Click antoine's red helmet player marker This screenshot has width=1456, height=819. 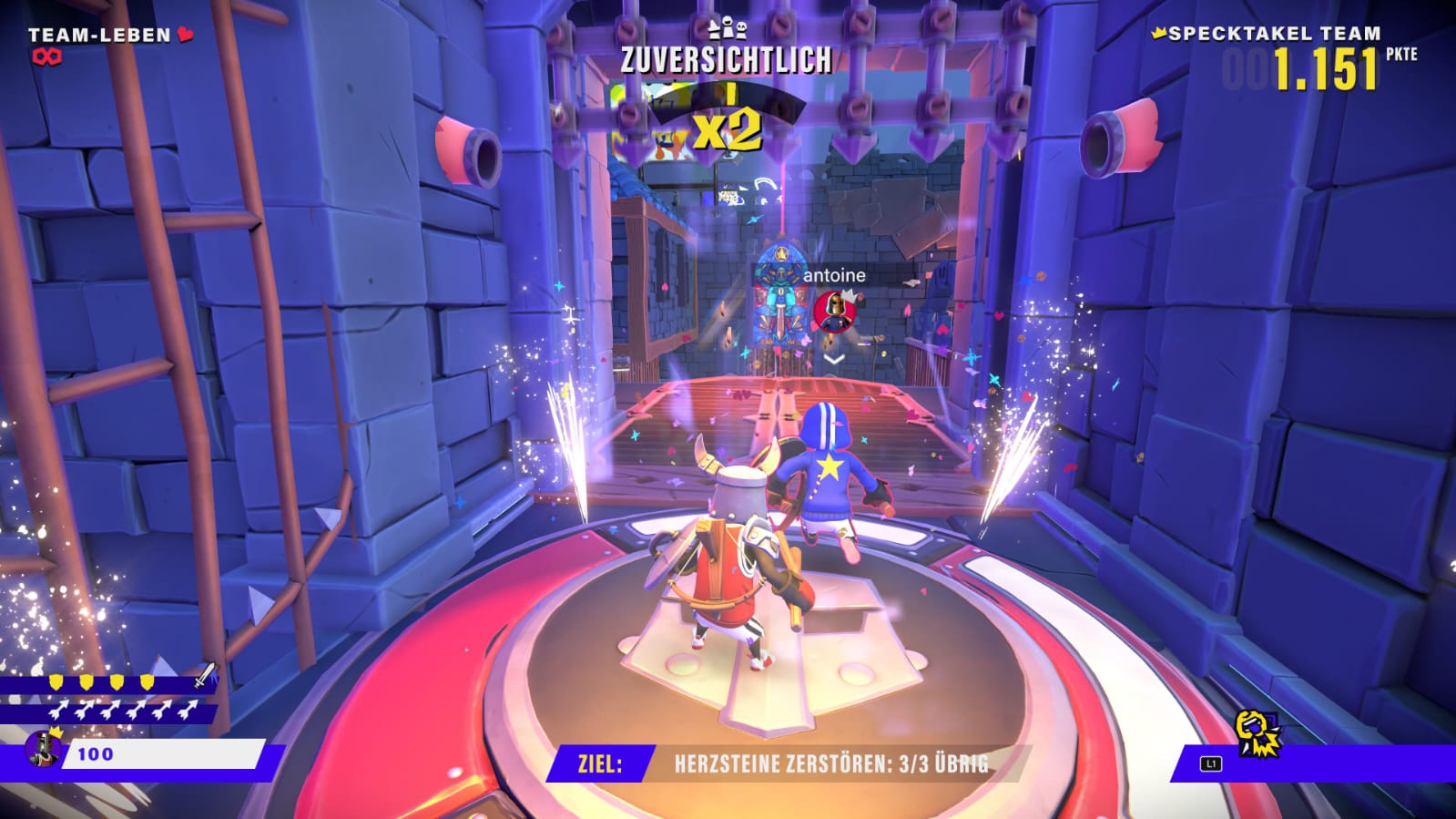point(832,311)
